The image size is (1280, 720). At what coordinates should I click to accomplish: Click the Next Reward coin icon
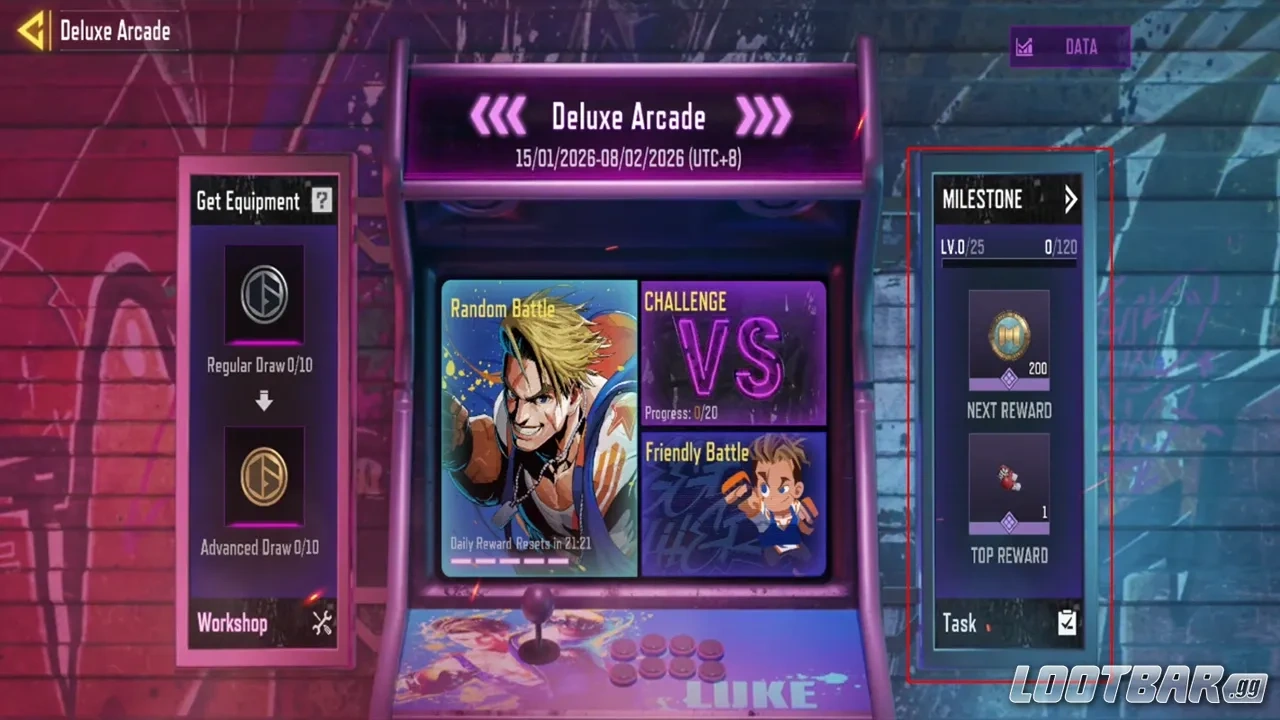[1008, 332]
